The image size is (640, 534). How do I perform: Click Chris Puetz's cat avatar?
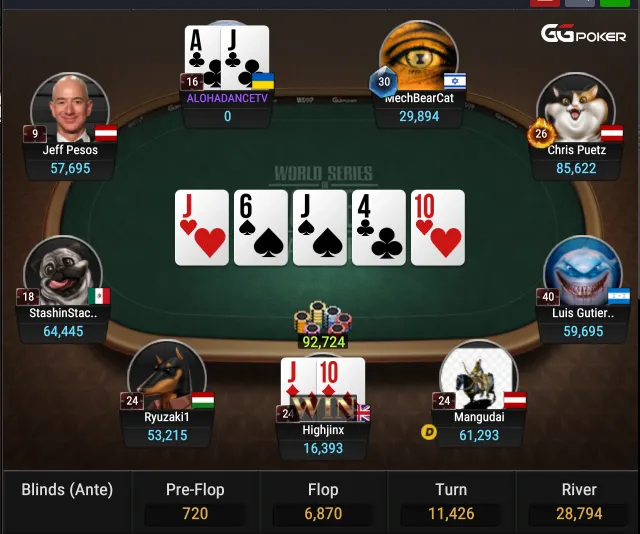coord(574,108)
